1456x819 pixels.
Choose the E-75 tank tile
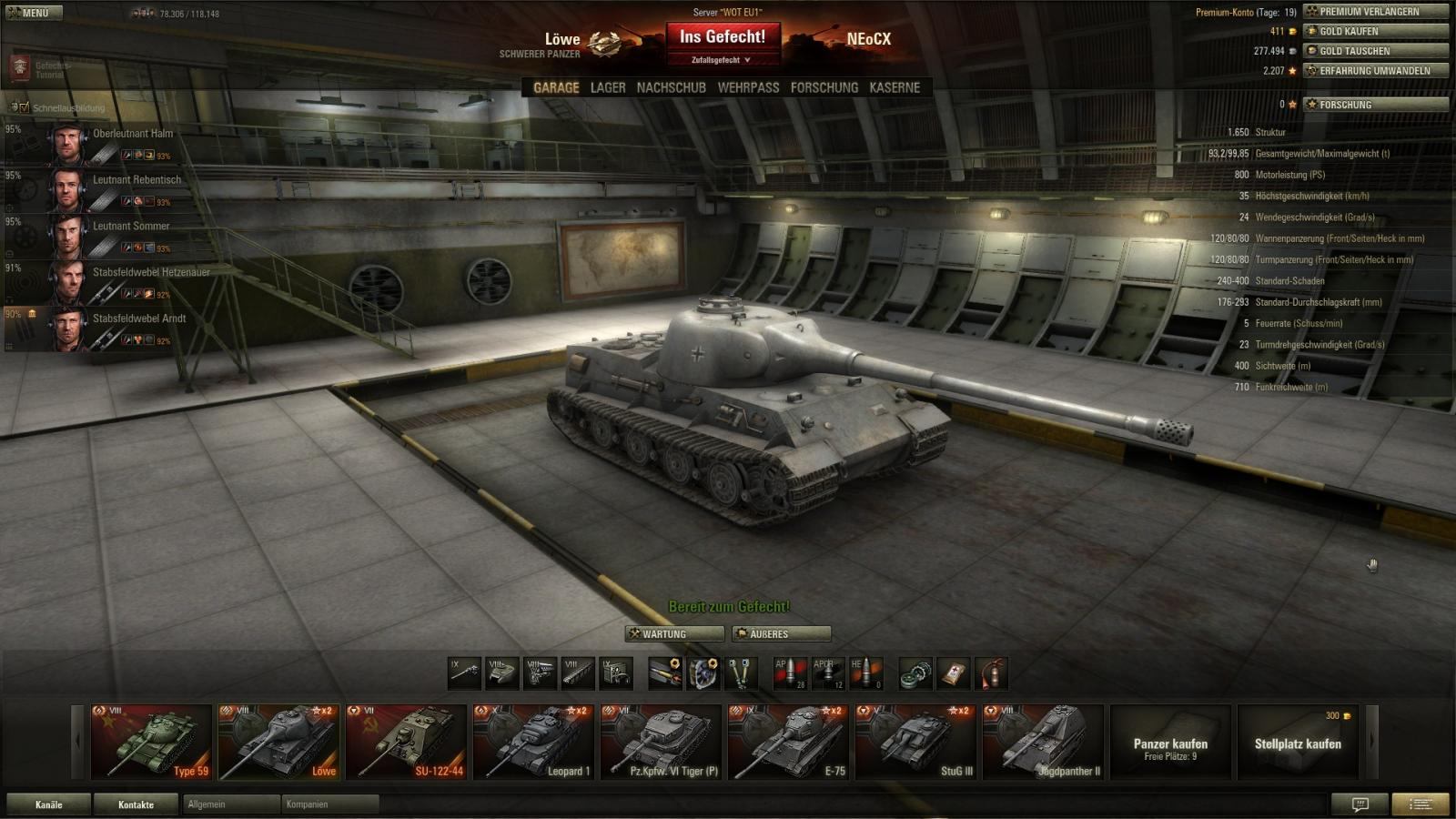[x=788, y=742]
